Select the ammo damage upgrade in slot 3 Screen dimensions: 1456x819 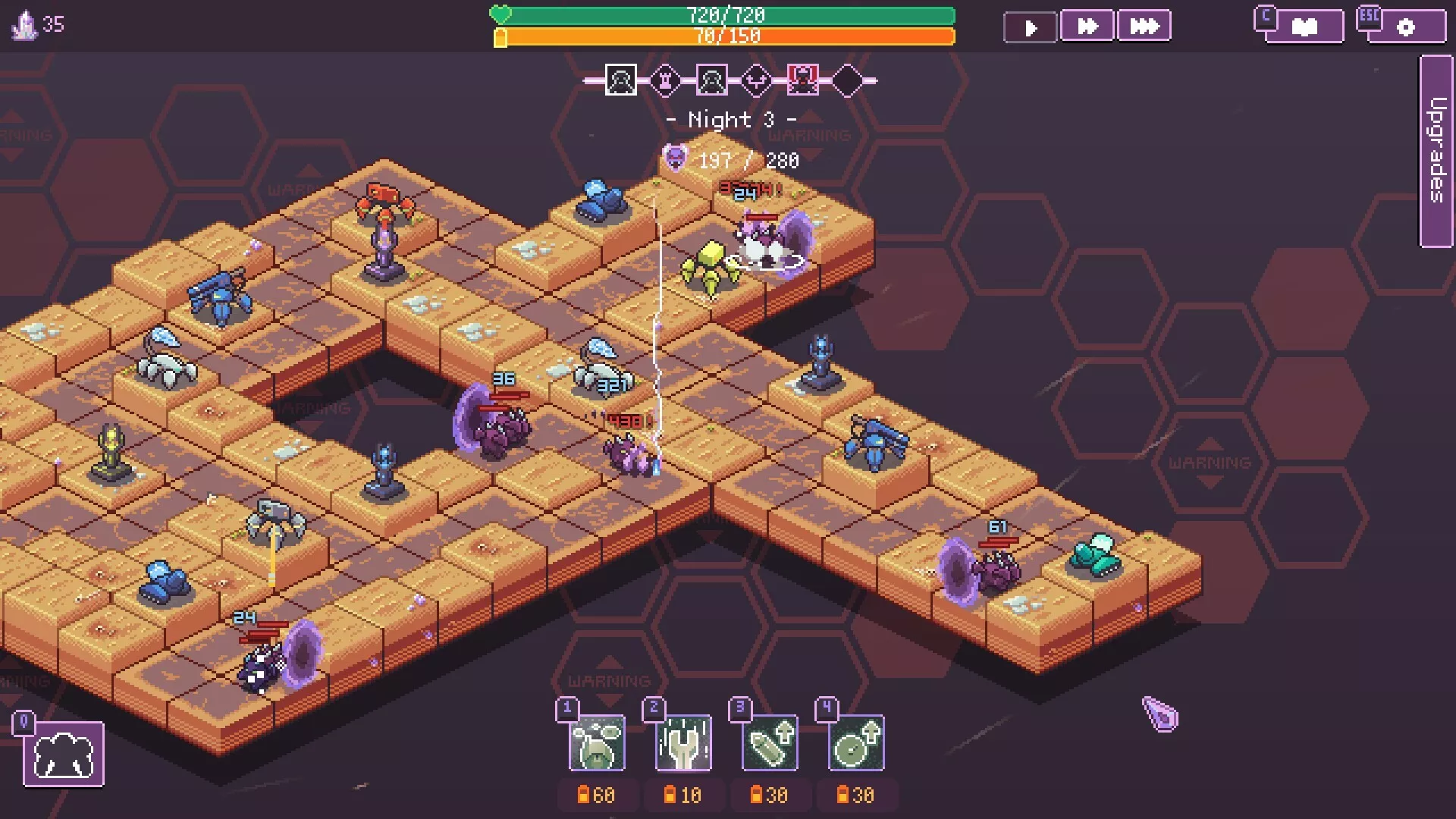(x=769, y=744)
